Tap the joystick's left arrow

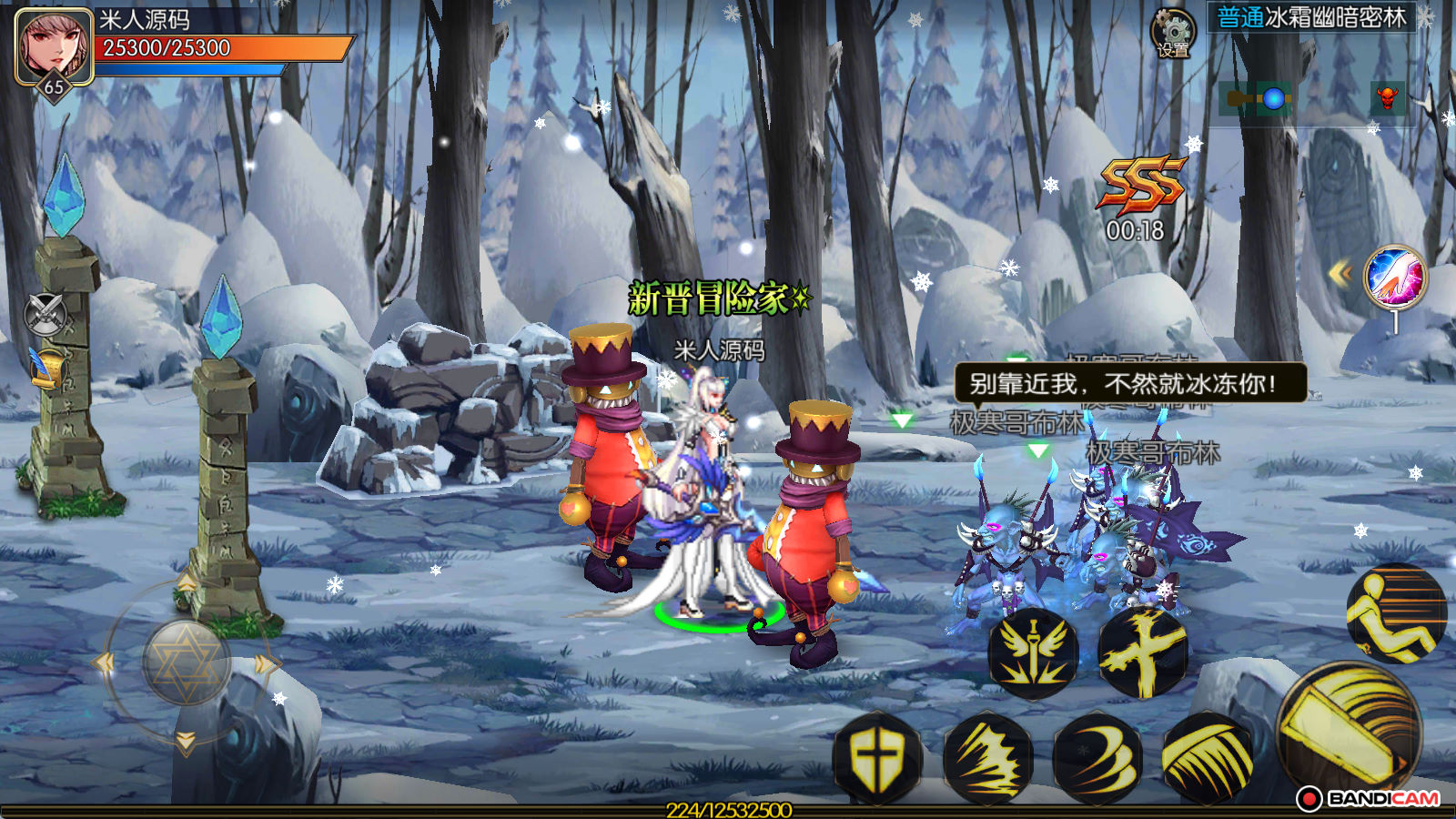(104, 663)
